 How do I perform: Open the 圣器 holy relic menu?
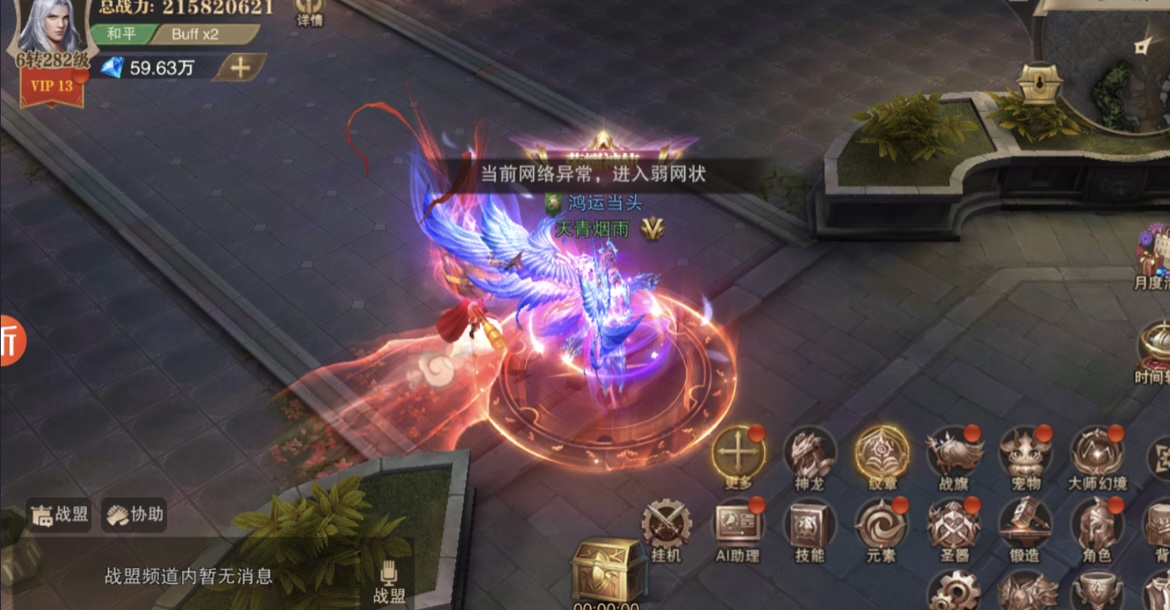(x=954, y=527)
